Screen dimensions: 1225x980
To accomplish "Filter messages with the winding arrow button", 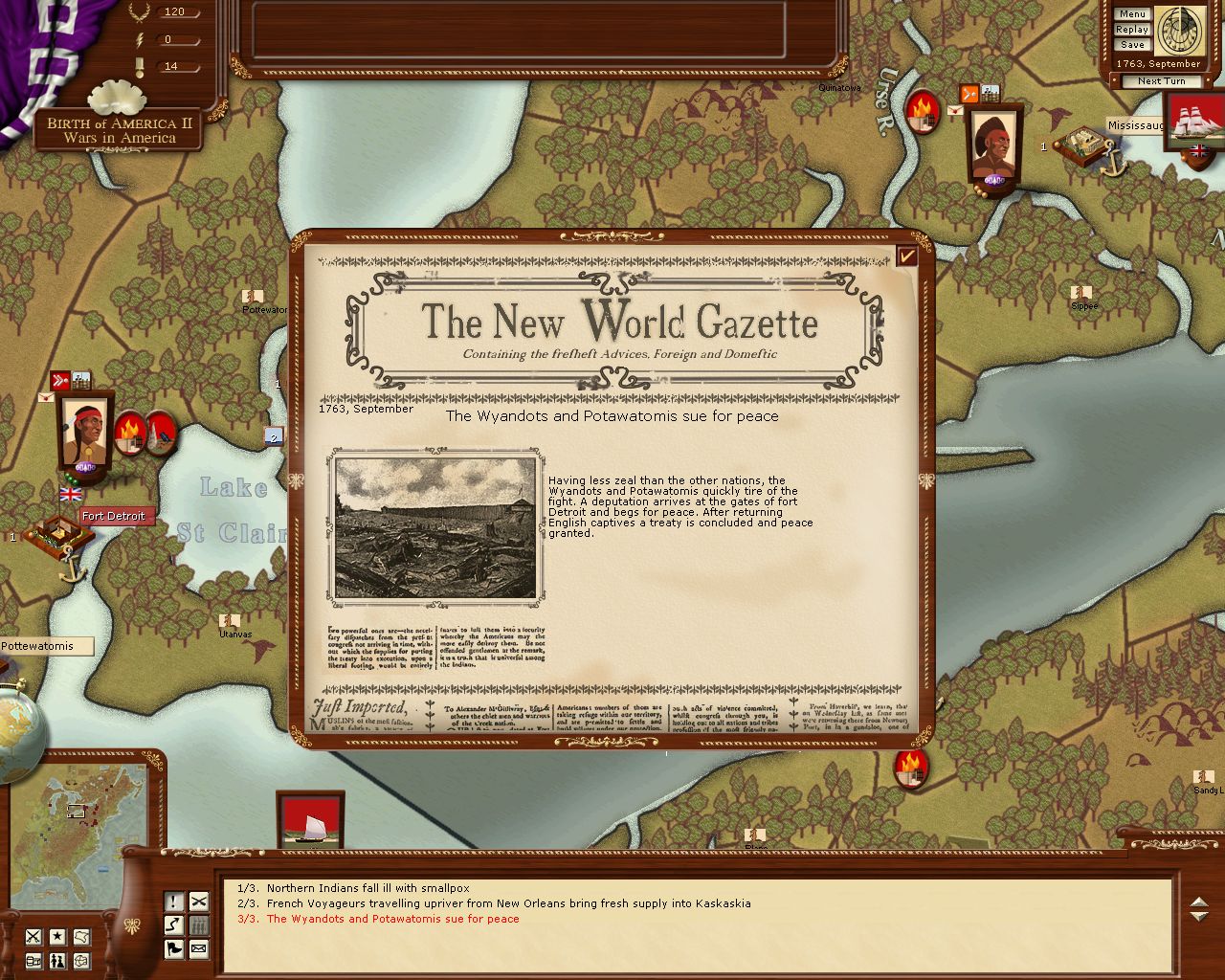I will pyautogui.click(x=174, y=925).
